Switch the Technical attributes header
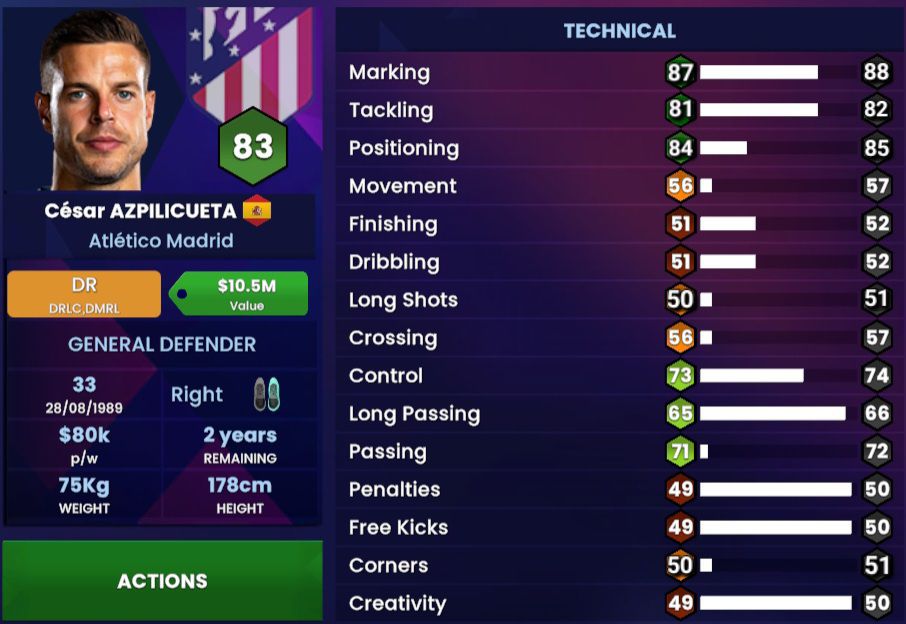 tap(619, 31)
